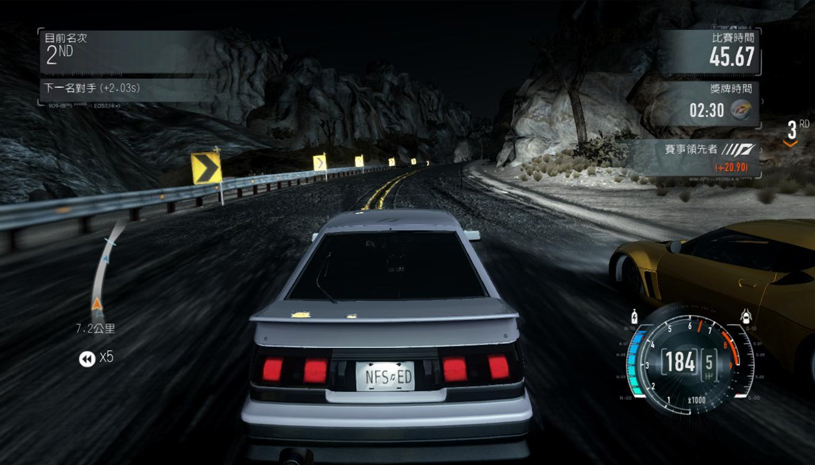Activate the rewind icon

point(88,357)
